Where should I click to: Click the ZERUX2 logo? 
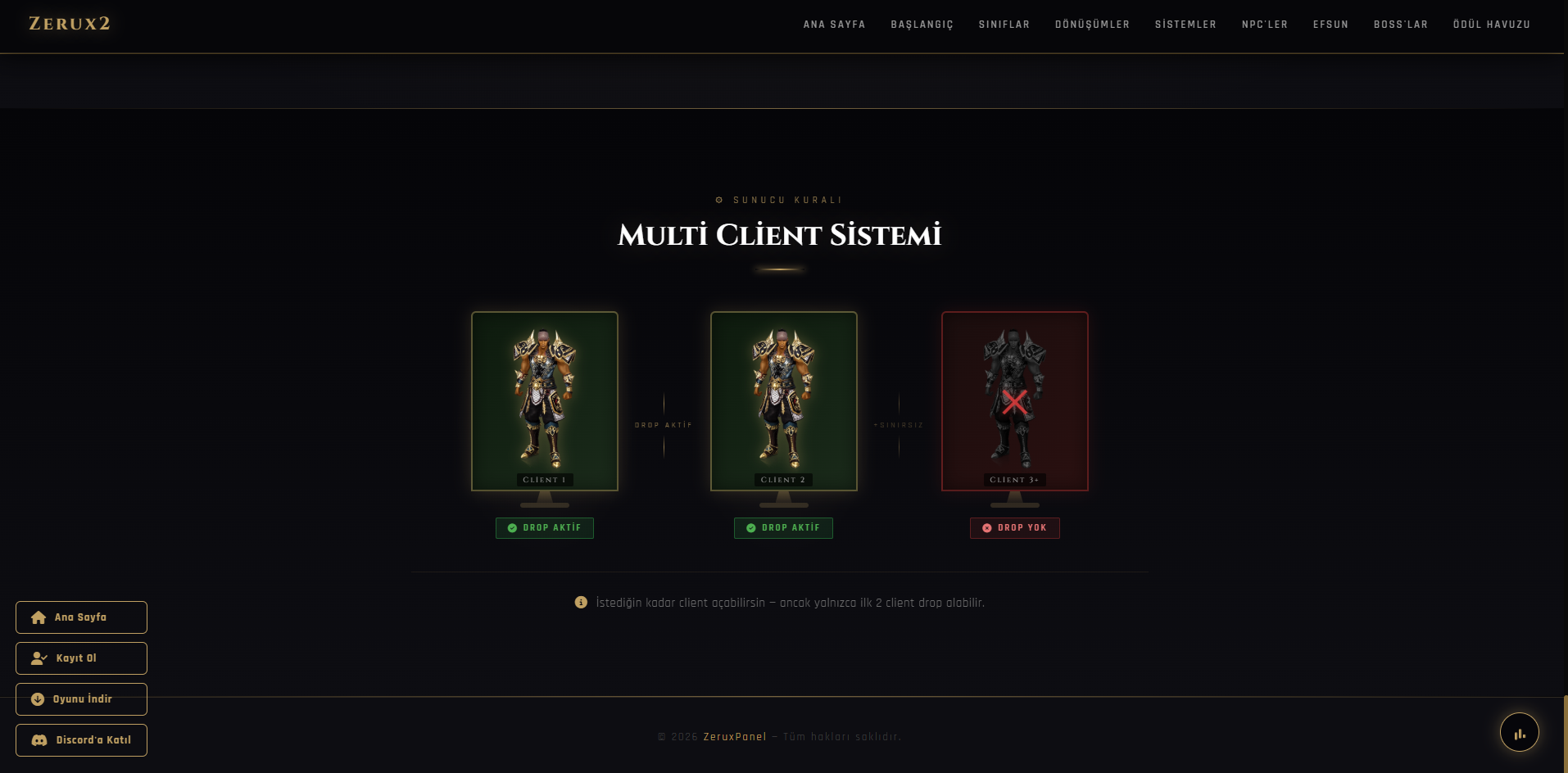[x=70, y=24]
